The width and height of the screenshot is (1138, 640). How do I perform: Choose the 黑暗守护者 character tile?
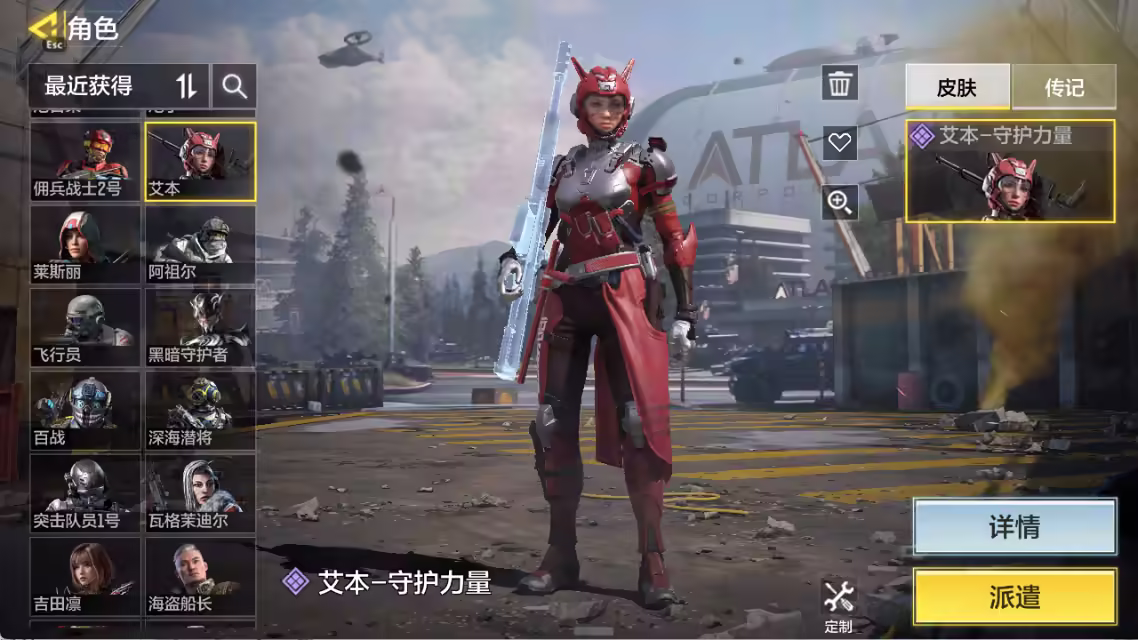tap(200, 327)
